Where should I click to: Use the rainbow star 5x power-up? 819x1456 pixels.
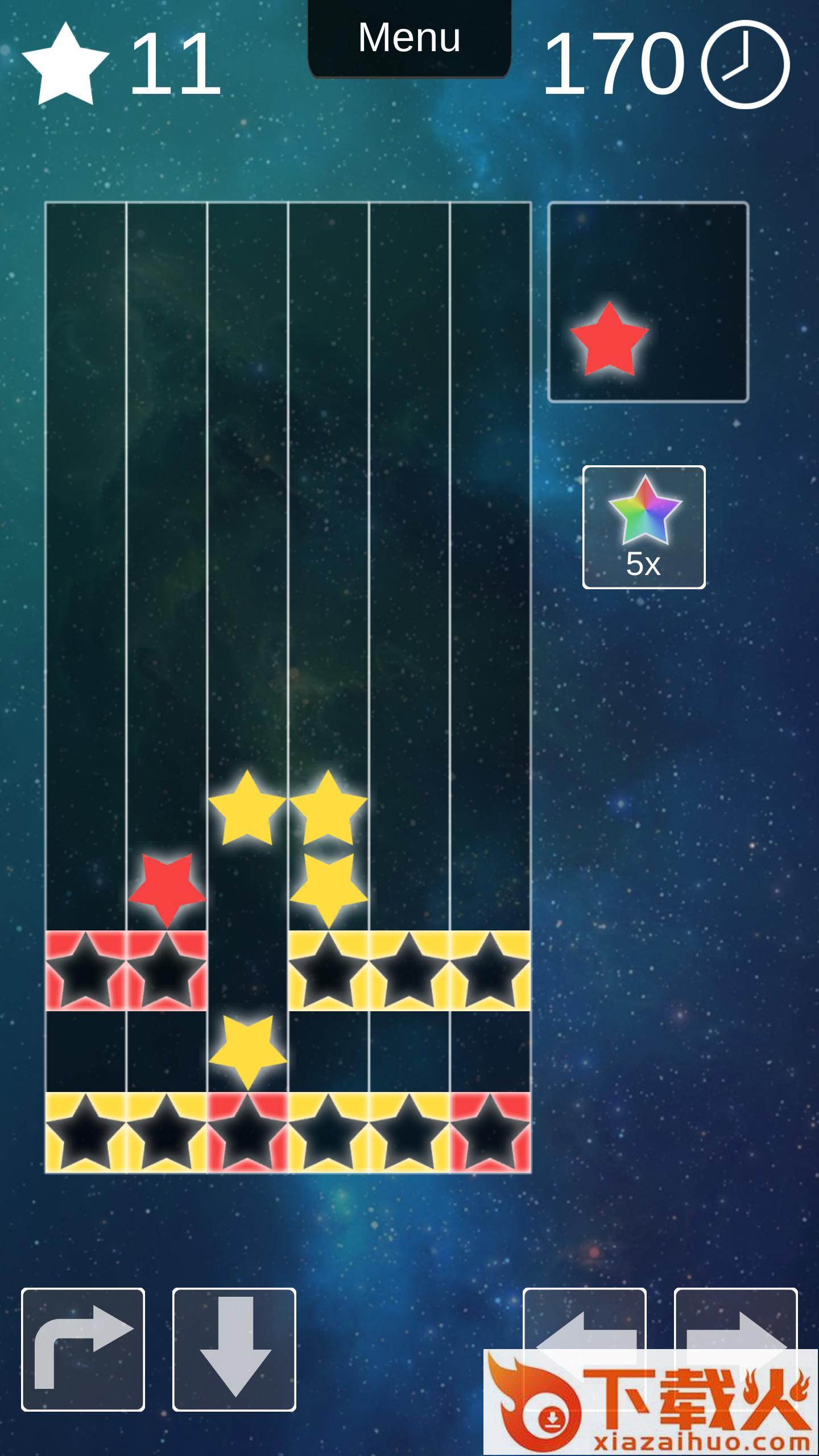click(x=644, y=527)
